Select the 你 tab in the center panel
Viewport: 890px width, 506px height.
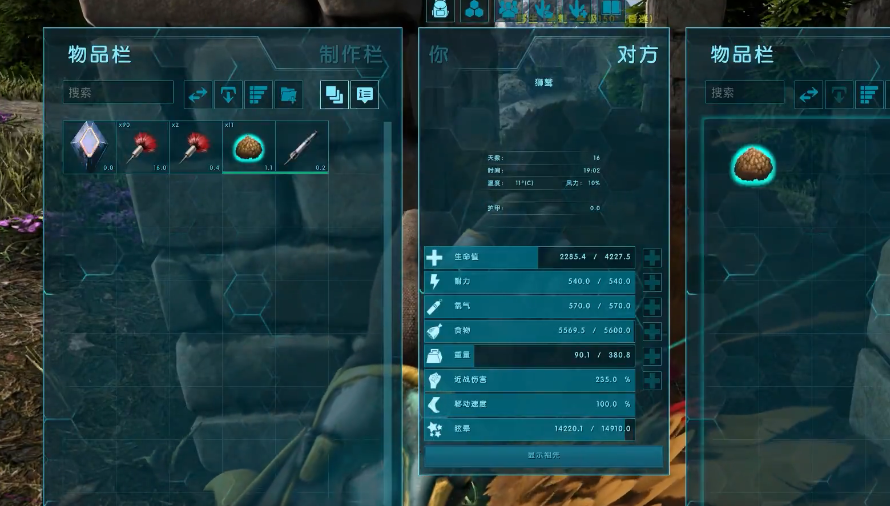tap(439, 54)
